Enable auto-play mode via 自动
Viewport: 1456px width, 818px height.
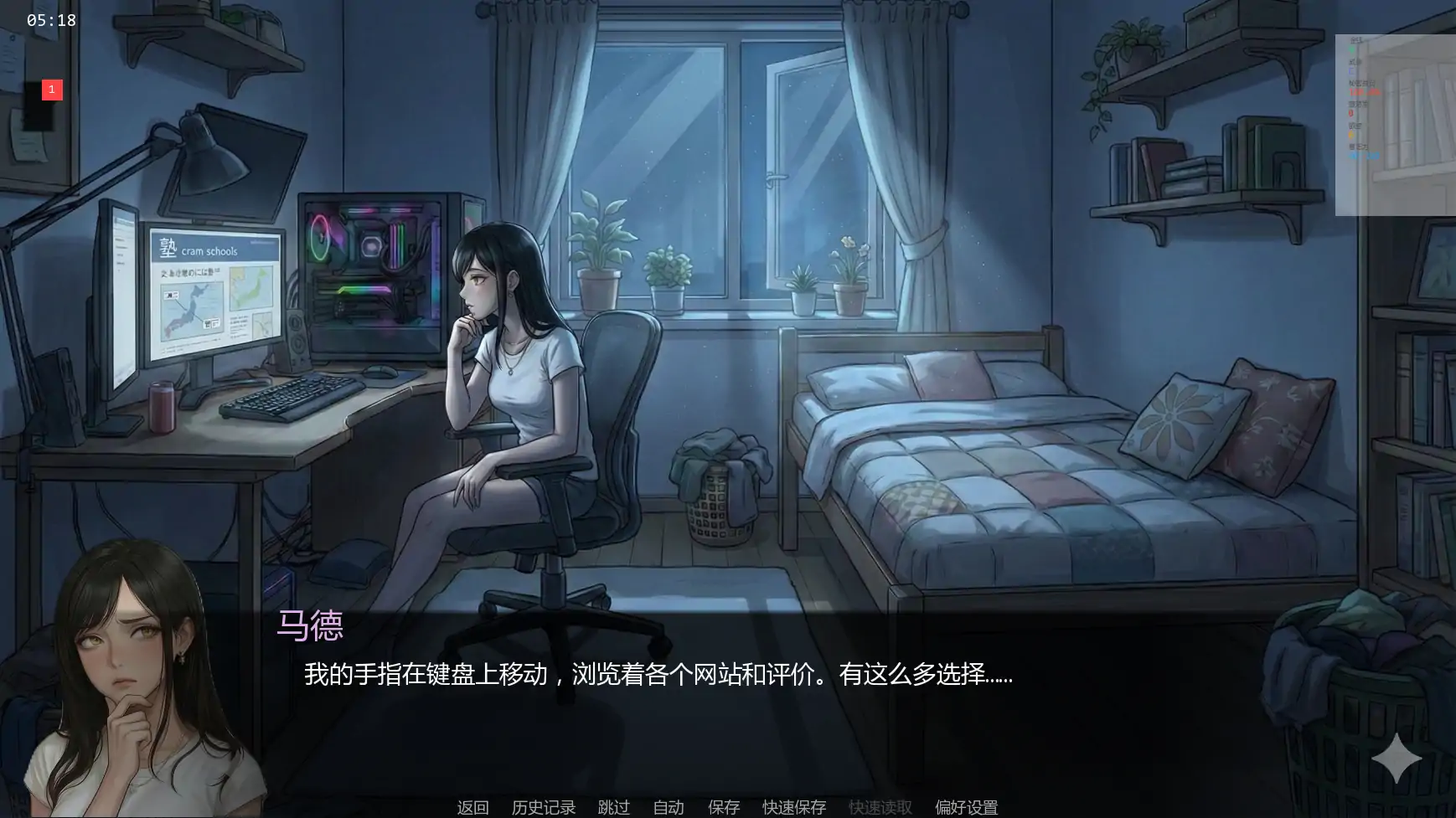(667, 806)
